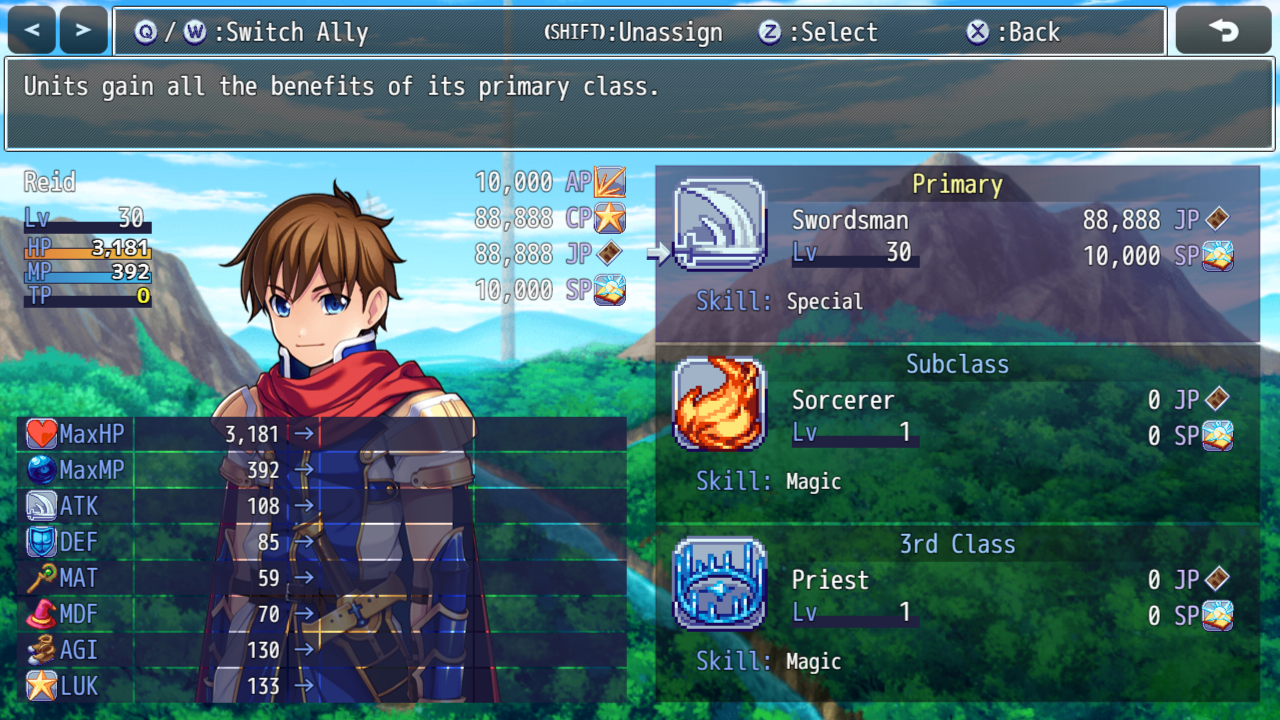Click the previous ally left arrow button
The image size is (1280, 720).
[32, 31]
